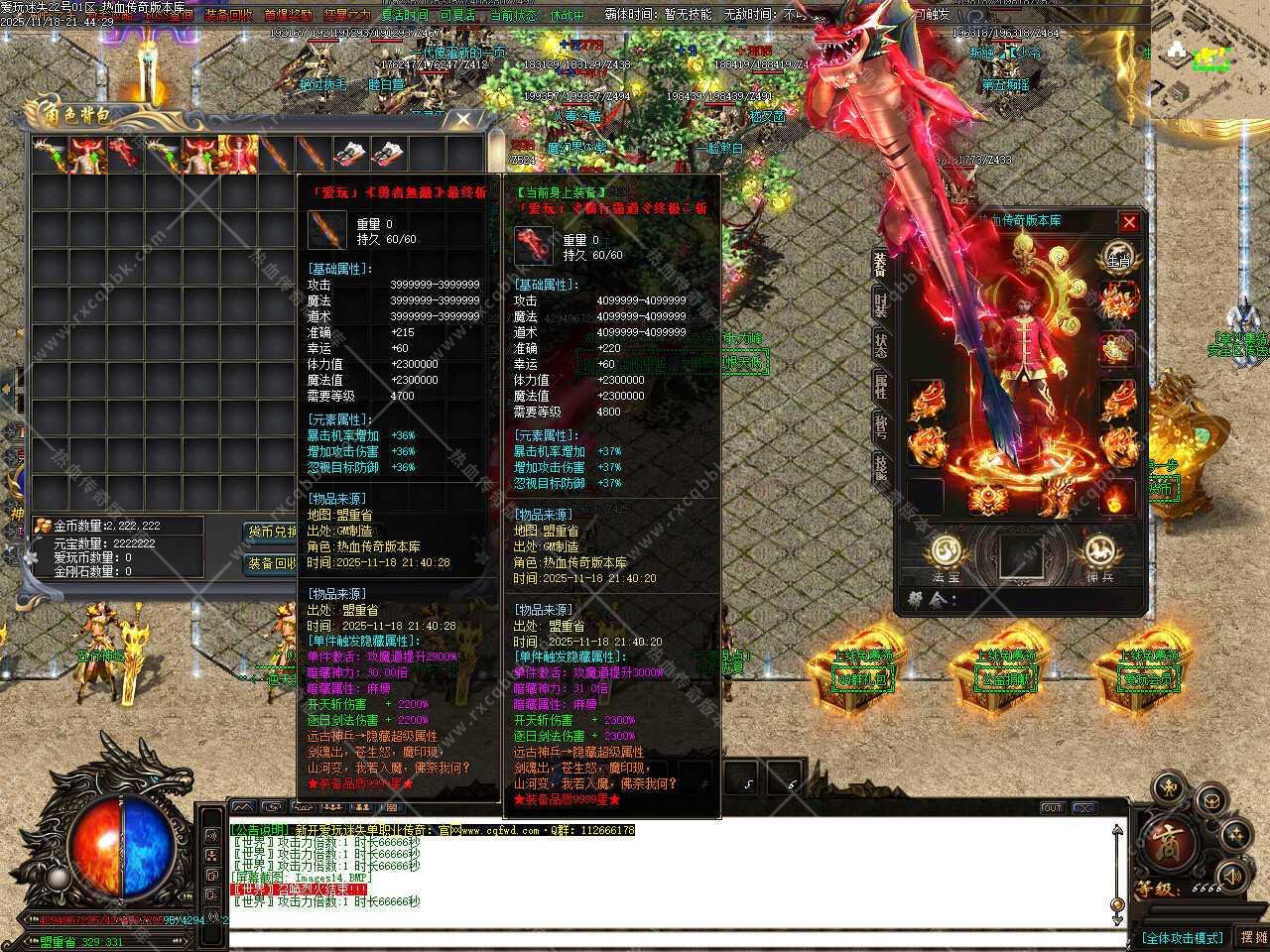Switch to the 技能 skills tab
The height and width of the screenshot is (952, 1270).
pyautogui.click(x=880, y=466)
